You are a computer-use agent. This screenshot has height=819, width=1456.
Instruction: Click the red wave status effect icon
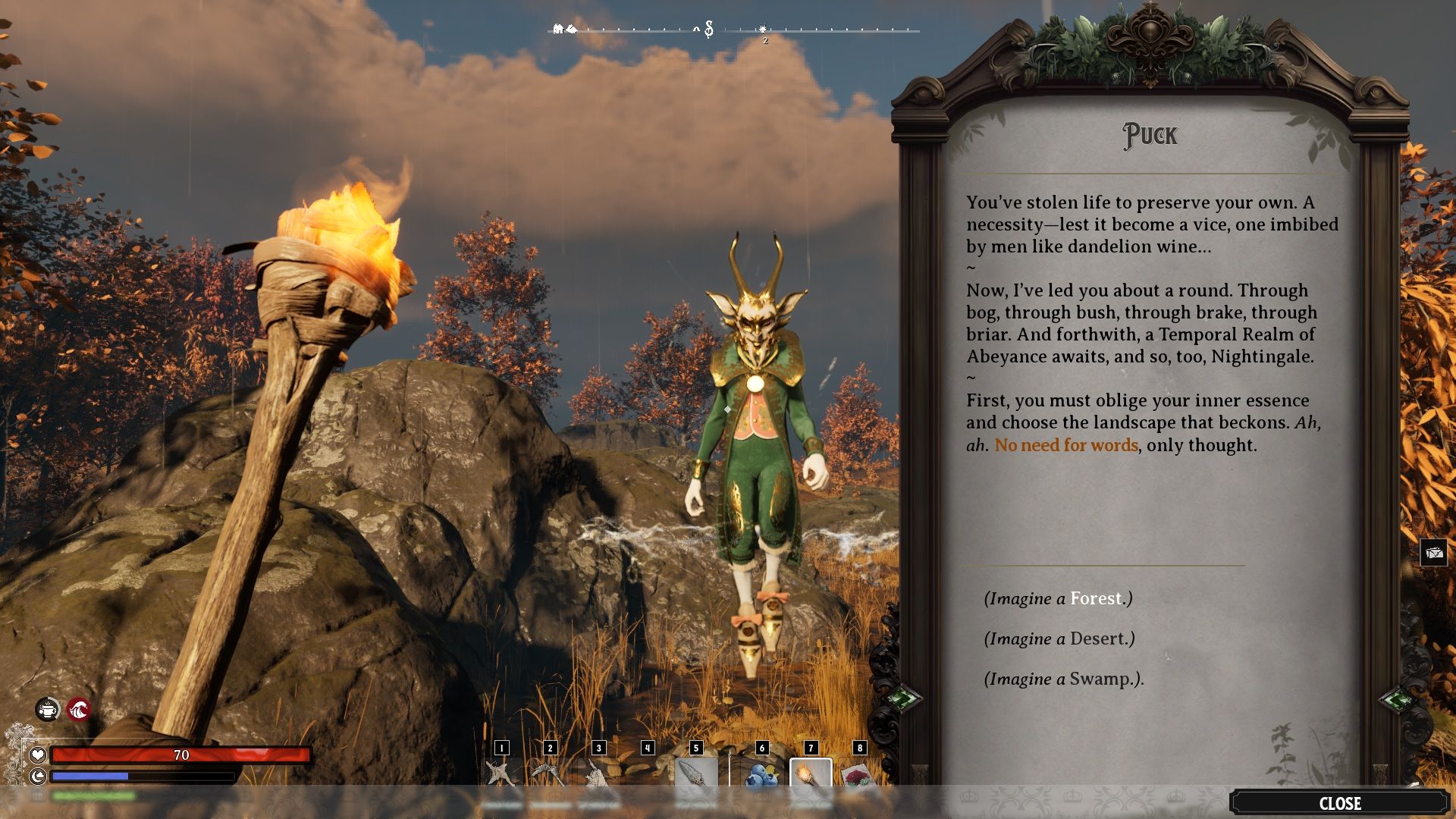coord(79,710)
